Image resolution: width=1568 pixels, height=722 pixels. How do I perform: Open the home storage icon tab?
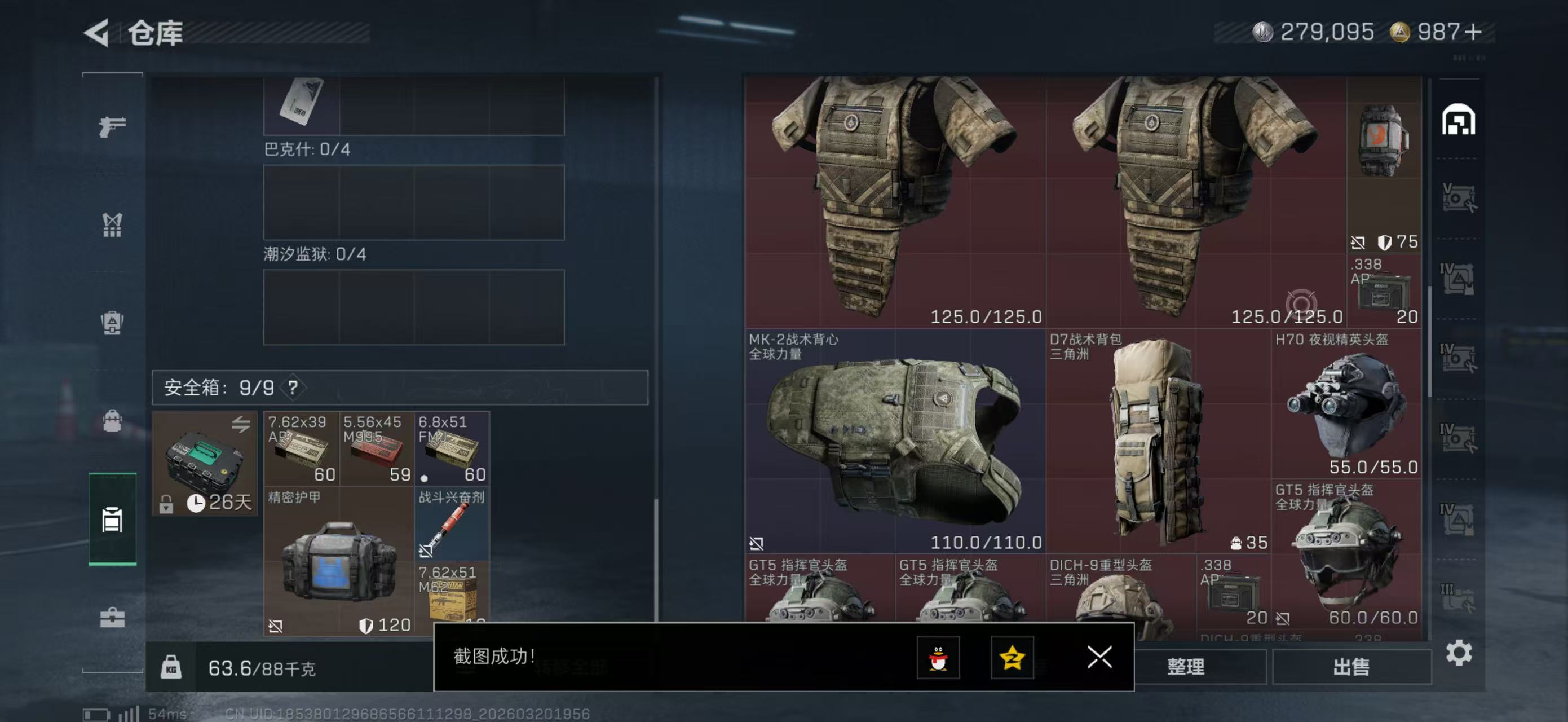click(1458, 120)
